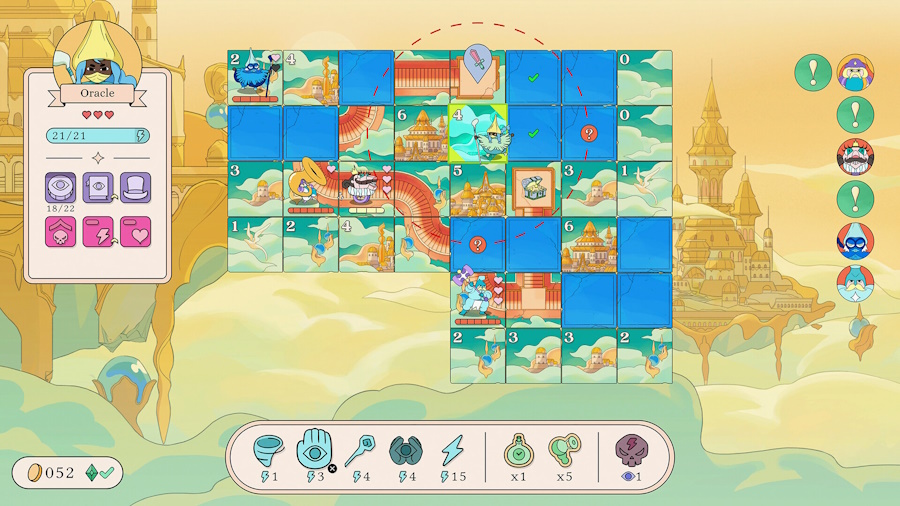This screenshot has width=900, height=506.
Task: Select the eye-in-hand ability
Action: [x=315, y=451]
